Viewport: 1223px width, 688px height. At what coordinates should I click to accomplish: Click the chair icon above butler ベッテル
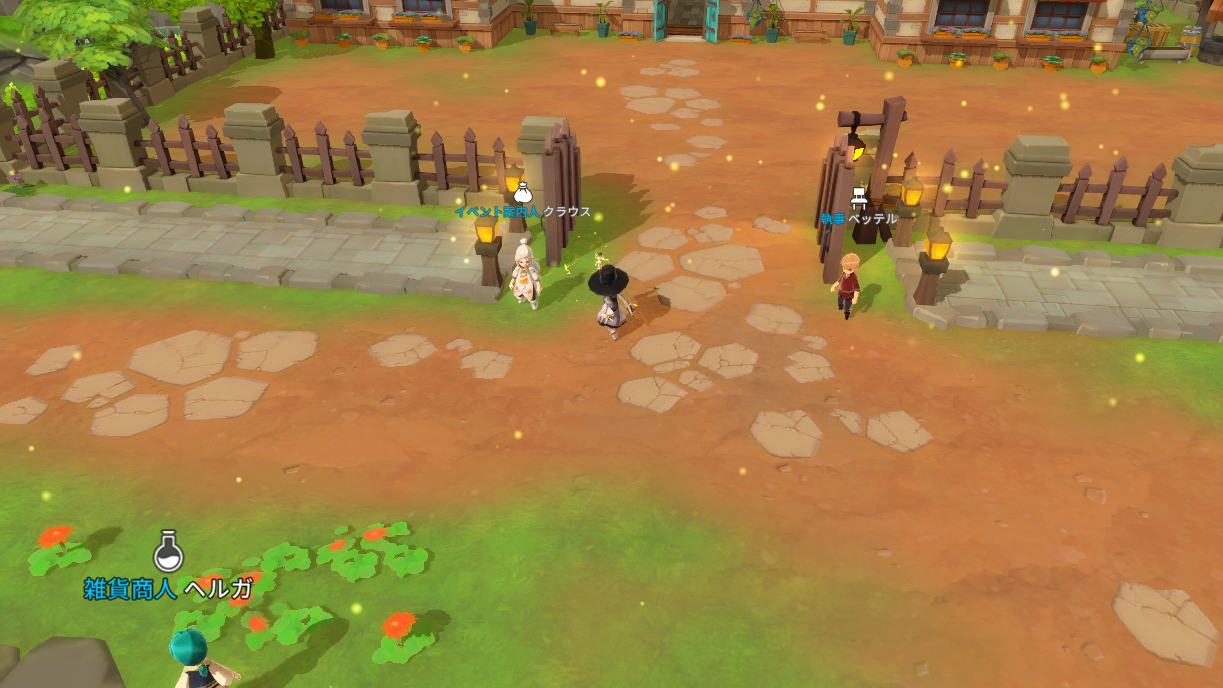[x=859, y=198]
